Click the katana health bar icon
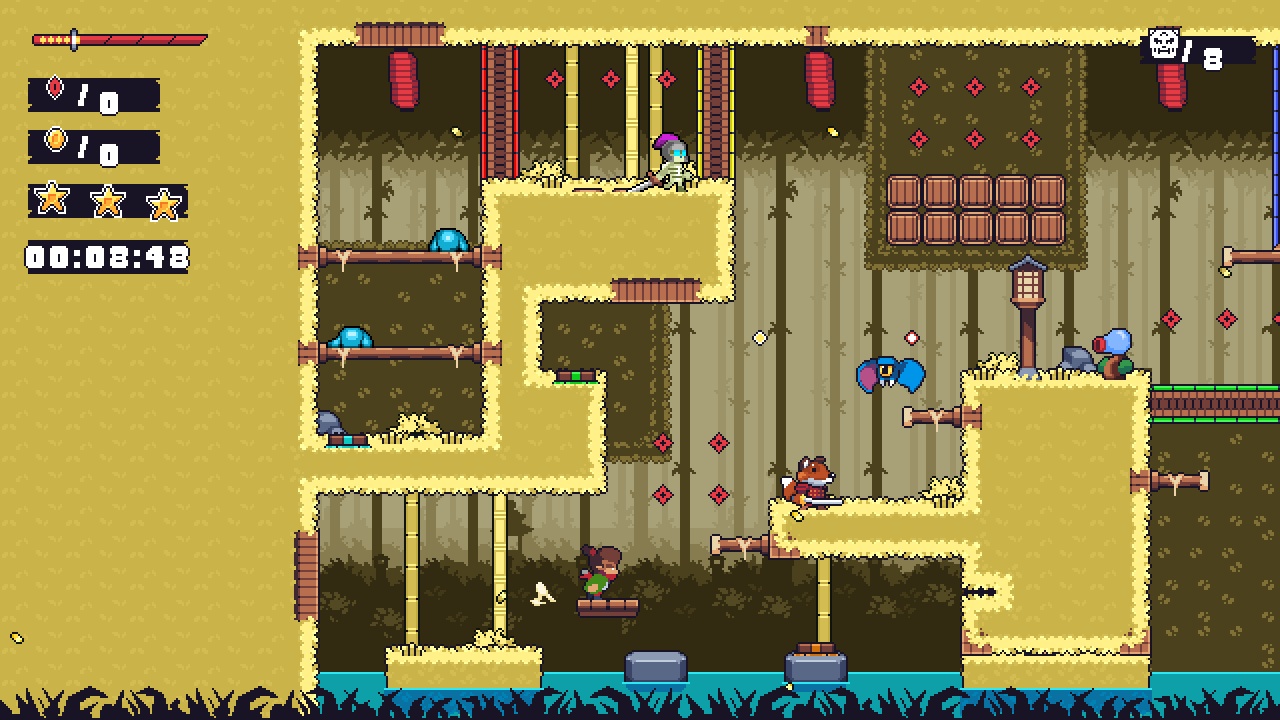 coord(115,38)
